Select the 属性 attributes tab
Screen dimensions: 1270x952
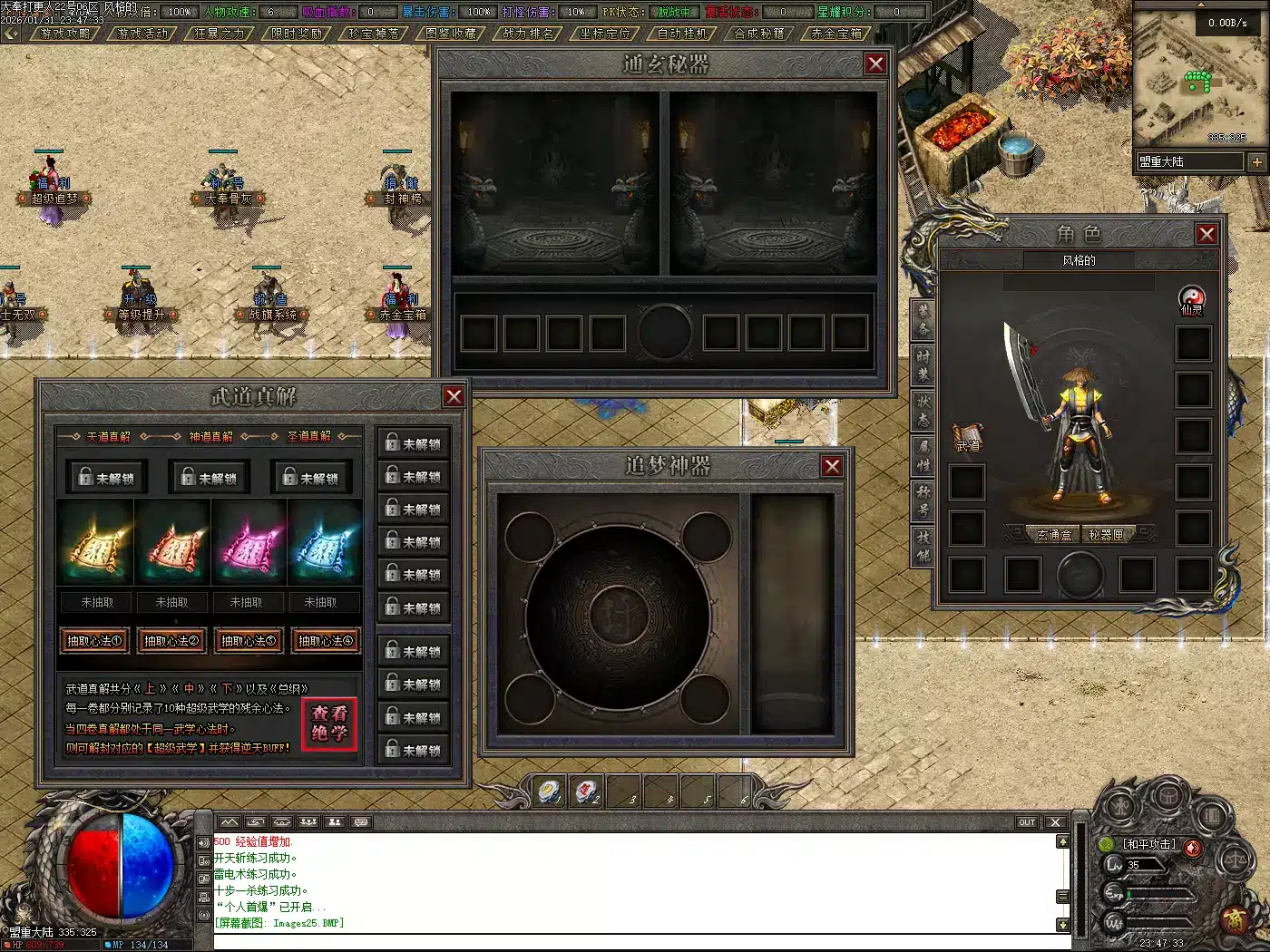pos(923,454)
